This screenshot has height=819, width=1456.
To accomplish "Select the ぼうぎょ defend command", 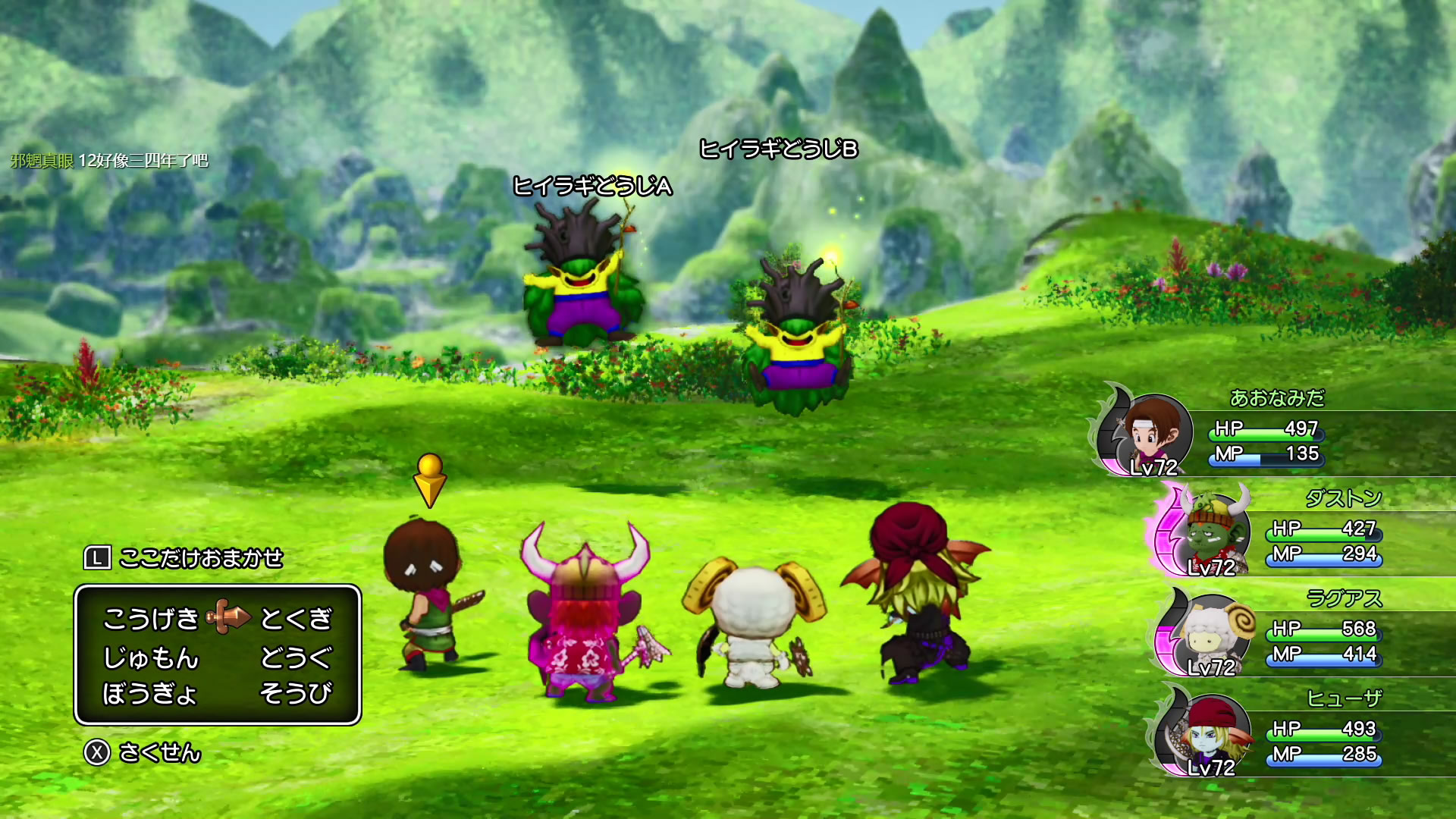I will pos(150,693).
